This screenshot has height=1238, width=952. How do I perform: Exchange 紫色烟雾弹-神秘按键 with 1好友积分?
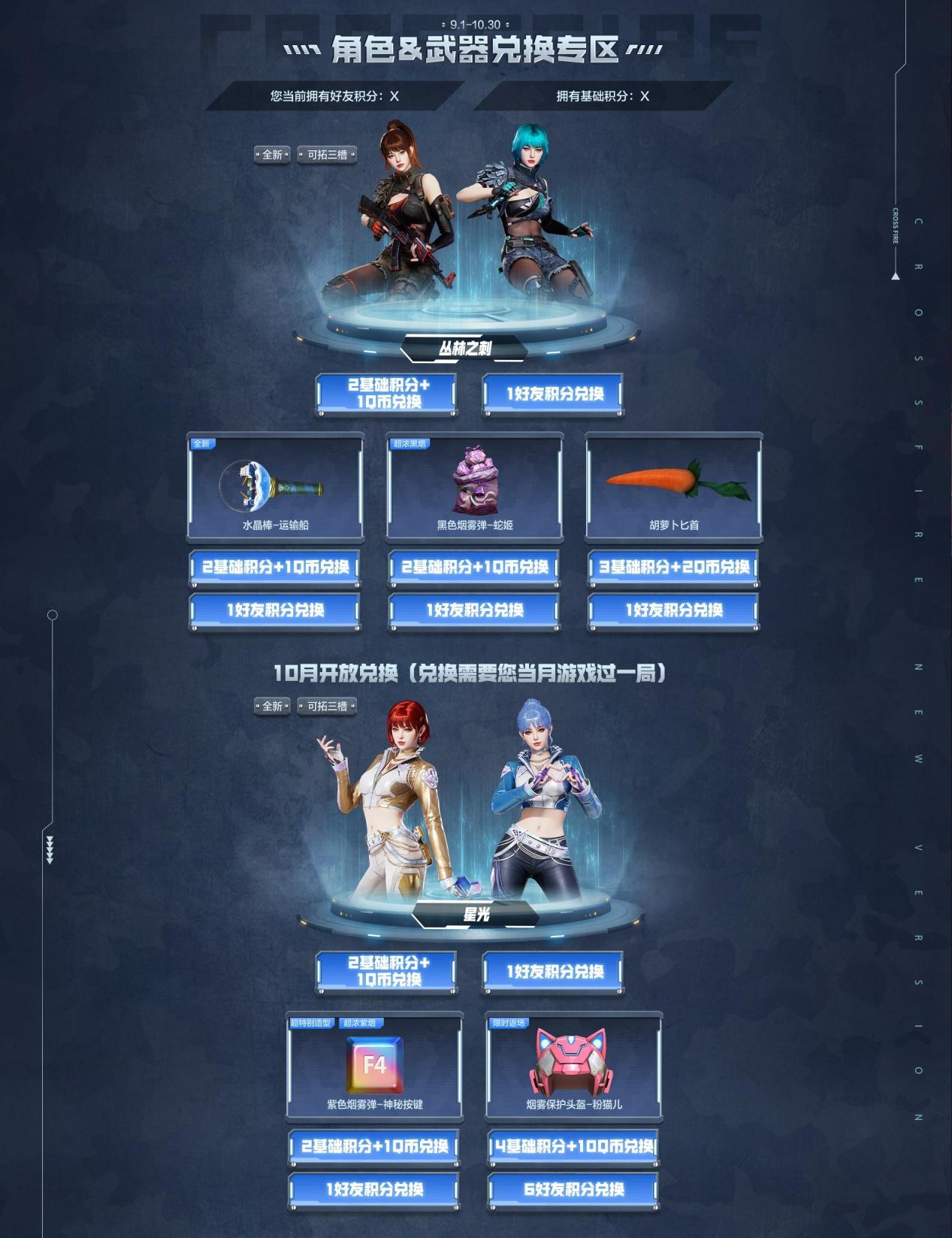(374, 1189)
